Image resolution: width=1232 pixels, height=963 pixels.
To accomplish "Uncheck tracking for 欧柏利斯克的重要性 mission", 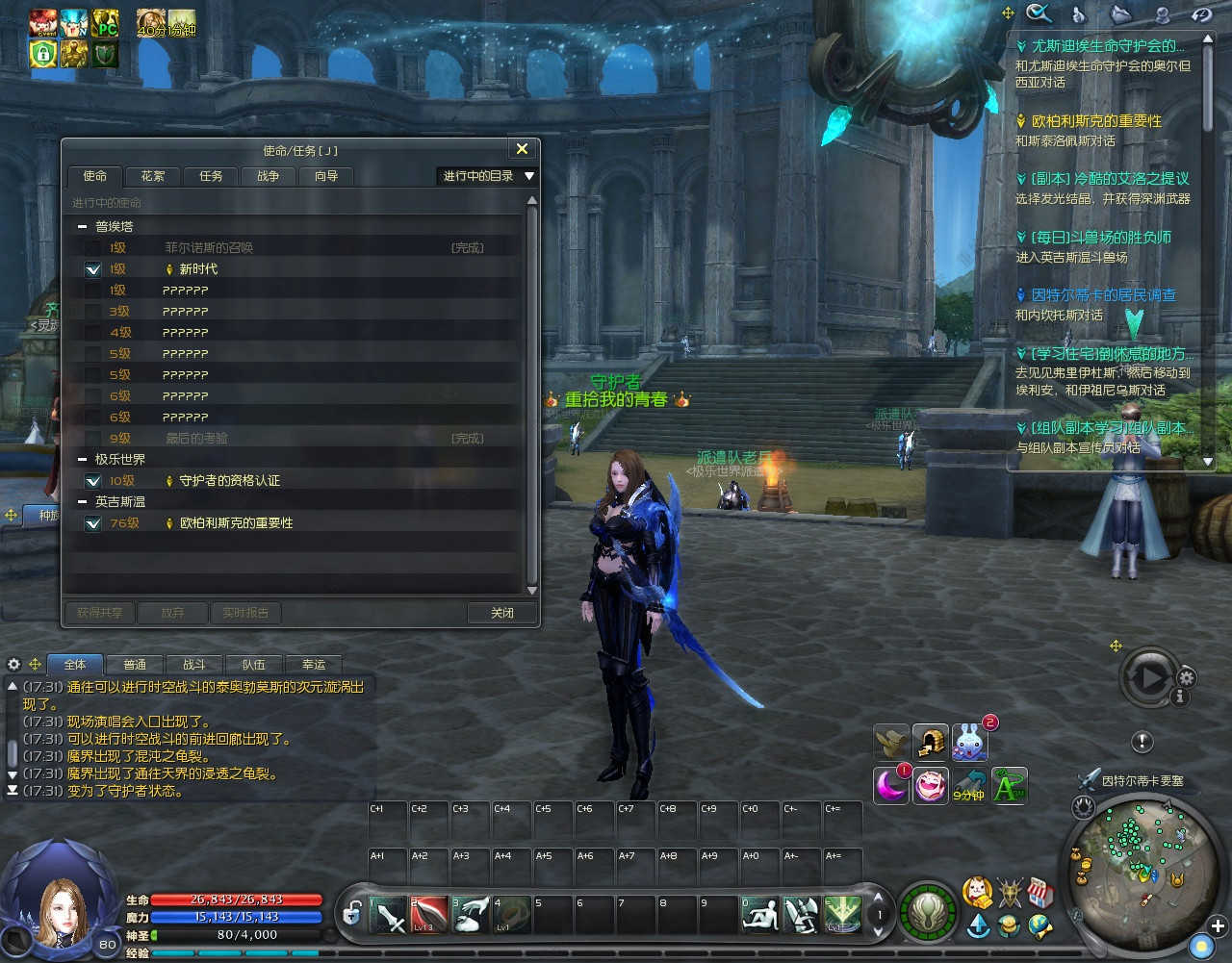I will tap(93, 523).
